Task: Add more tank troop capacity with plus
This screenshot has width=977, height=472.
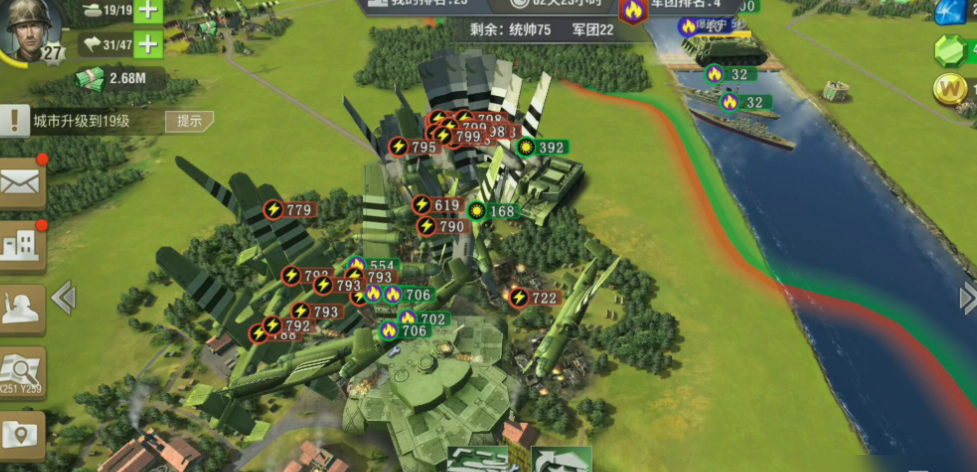Action: [x=147, y=11]
